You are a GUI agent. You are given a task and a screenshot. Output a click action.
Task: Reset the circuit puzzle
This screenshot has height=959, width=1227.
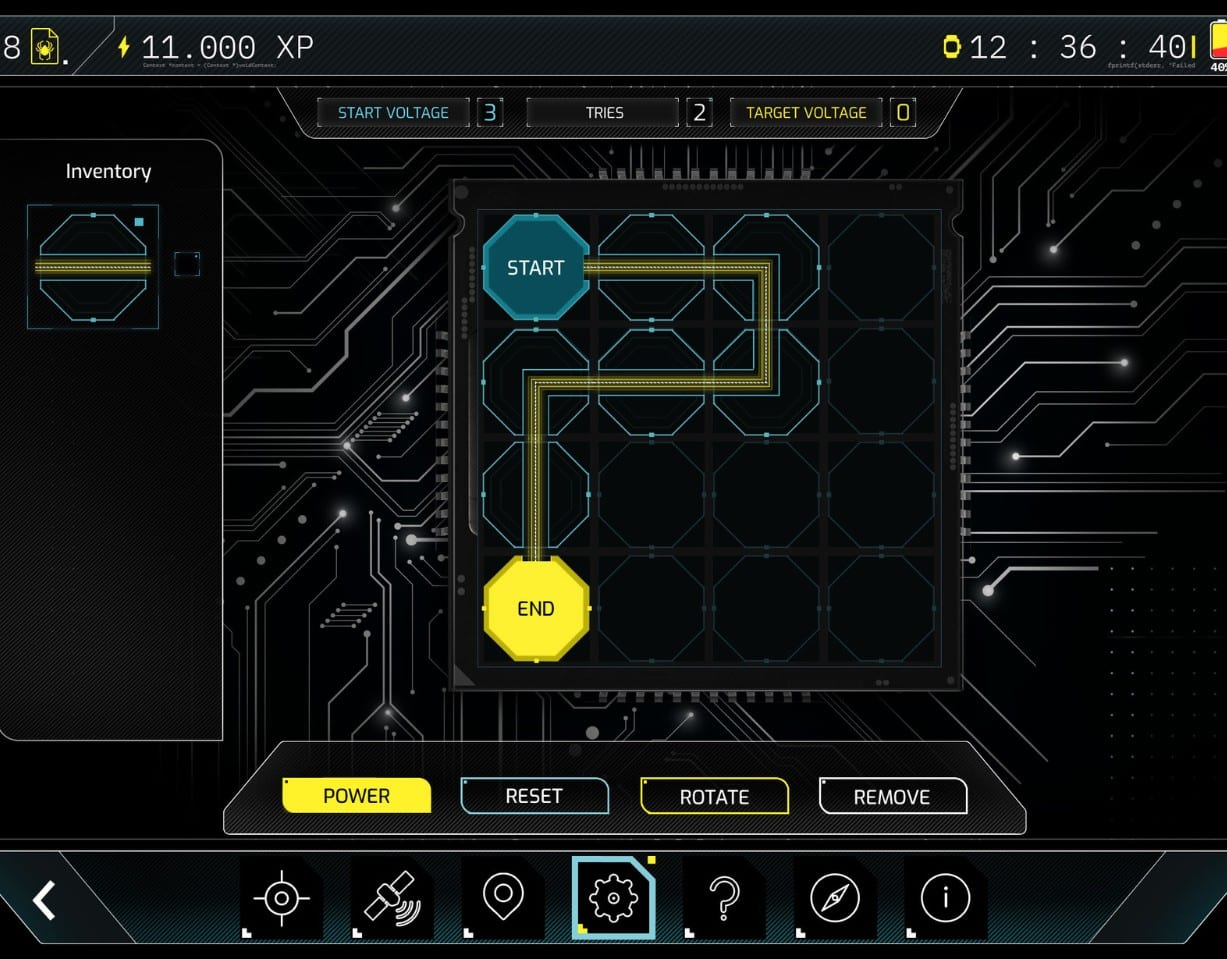pyautogui.click(x=534, y=796)
